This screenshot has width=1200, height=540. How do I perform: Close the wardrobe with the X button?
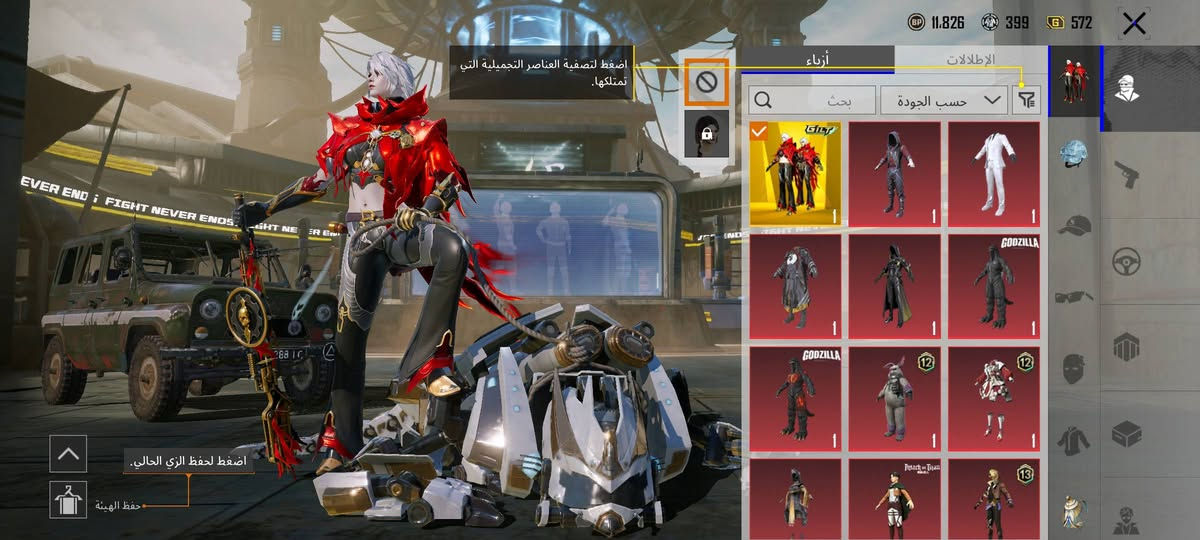coord(1134,24)
